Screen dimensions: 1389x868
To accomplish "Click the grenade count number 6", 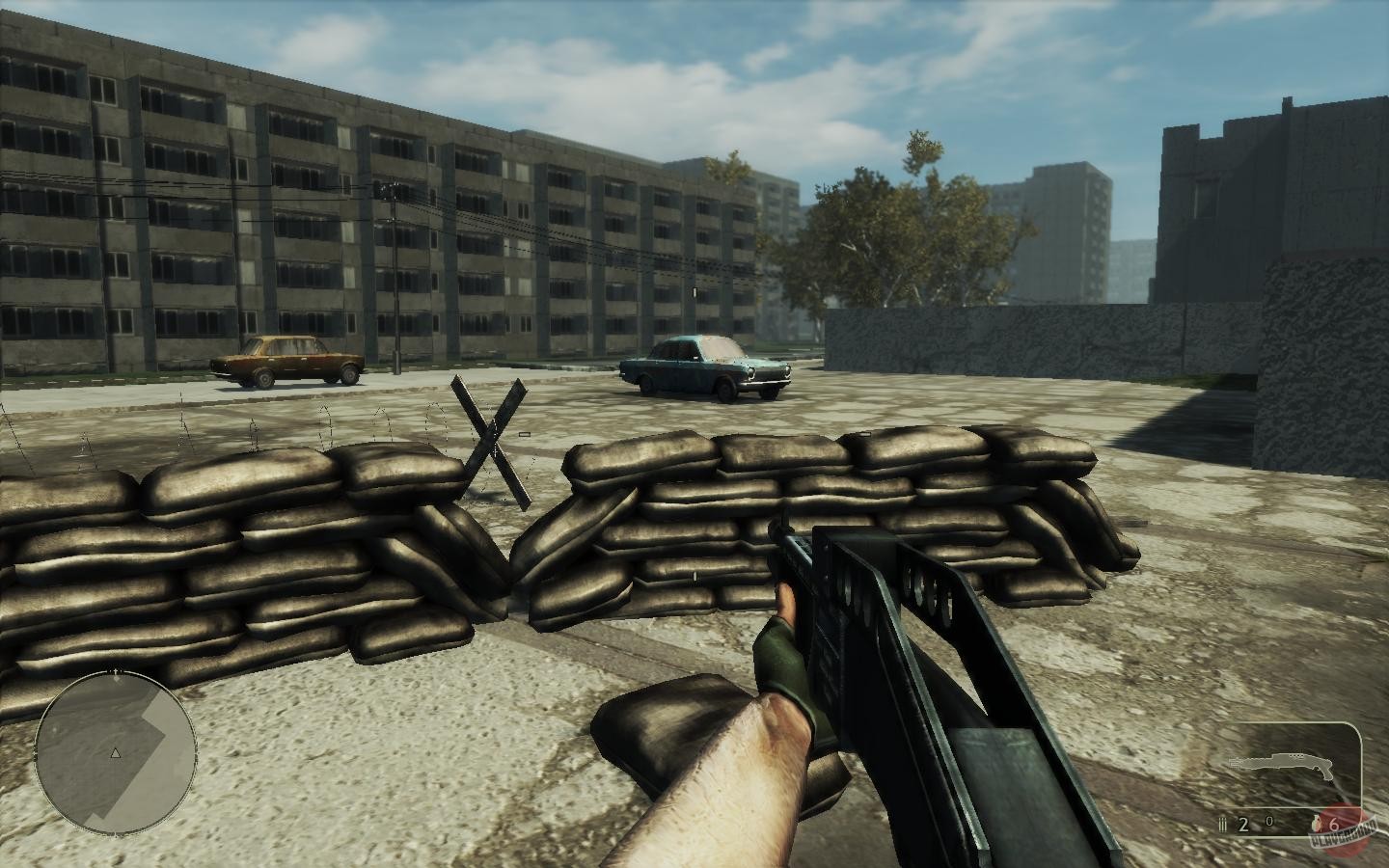I will click(1334, 824).
